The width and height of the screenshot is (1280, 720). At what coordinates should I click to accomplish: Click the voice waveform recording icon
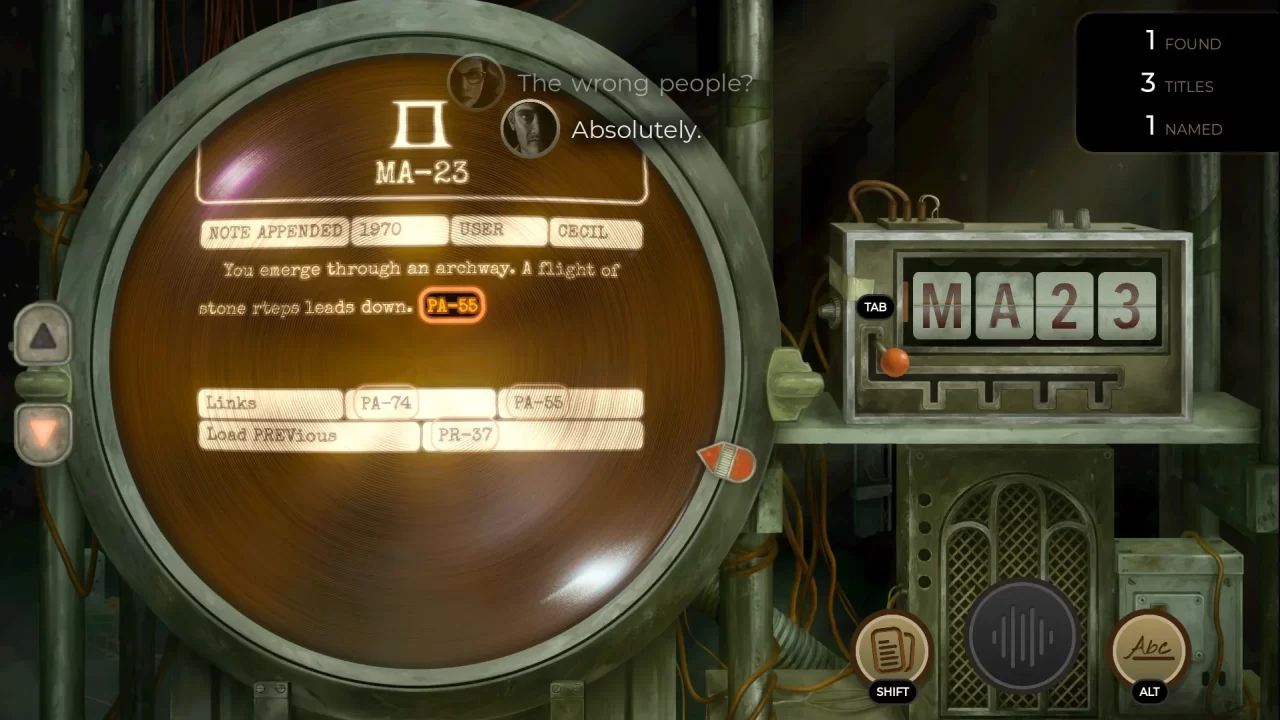(x=1021, y=635)
